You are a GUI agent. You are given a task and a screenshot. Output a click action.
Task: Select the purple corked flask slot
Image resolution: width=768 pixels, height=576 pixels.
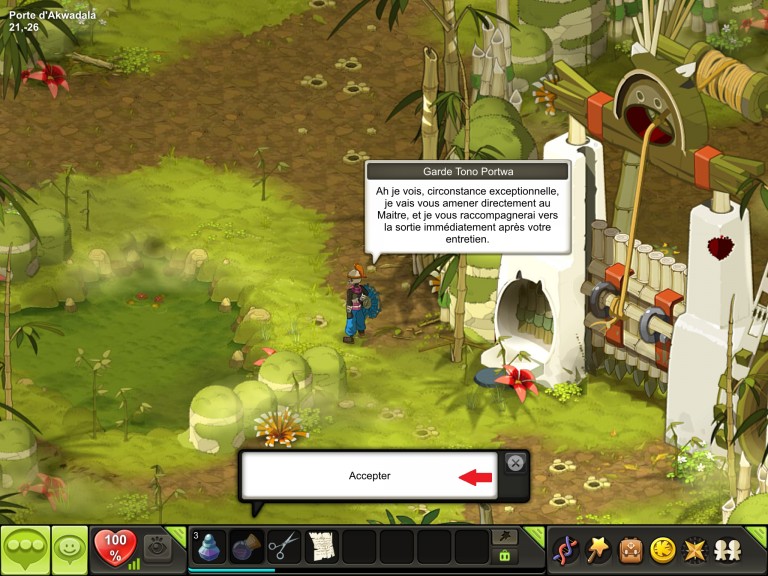point(247,547)
